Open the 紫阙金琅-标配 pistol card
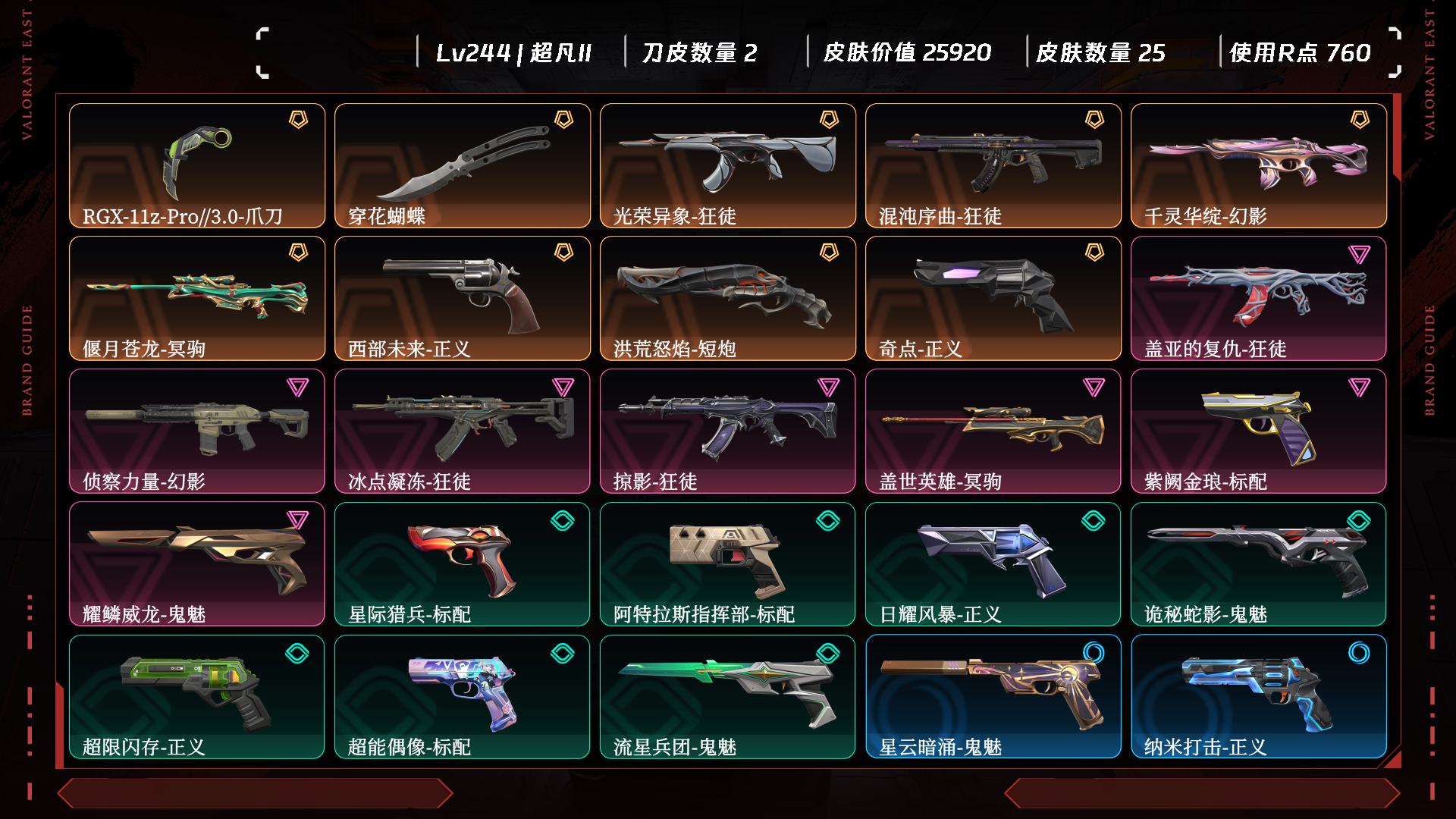The height and width of the screenshot is (819, 1456). click(x=1259, y=431)
